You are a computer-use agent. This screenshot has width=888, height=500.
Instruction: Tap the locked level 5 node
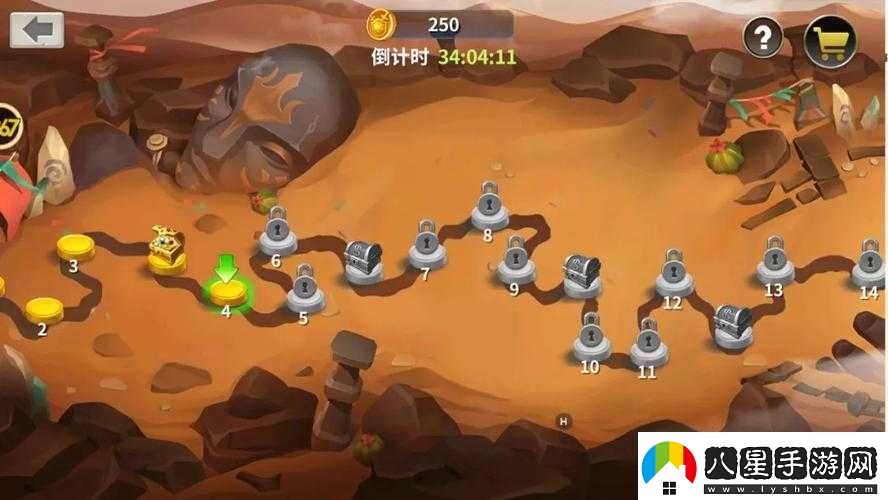point(305,291)
